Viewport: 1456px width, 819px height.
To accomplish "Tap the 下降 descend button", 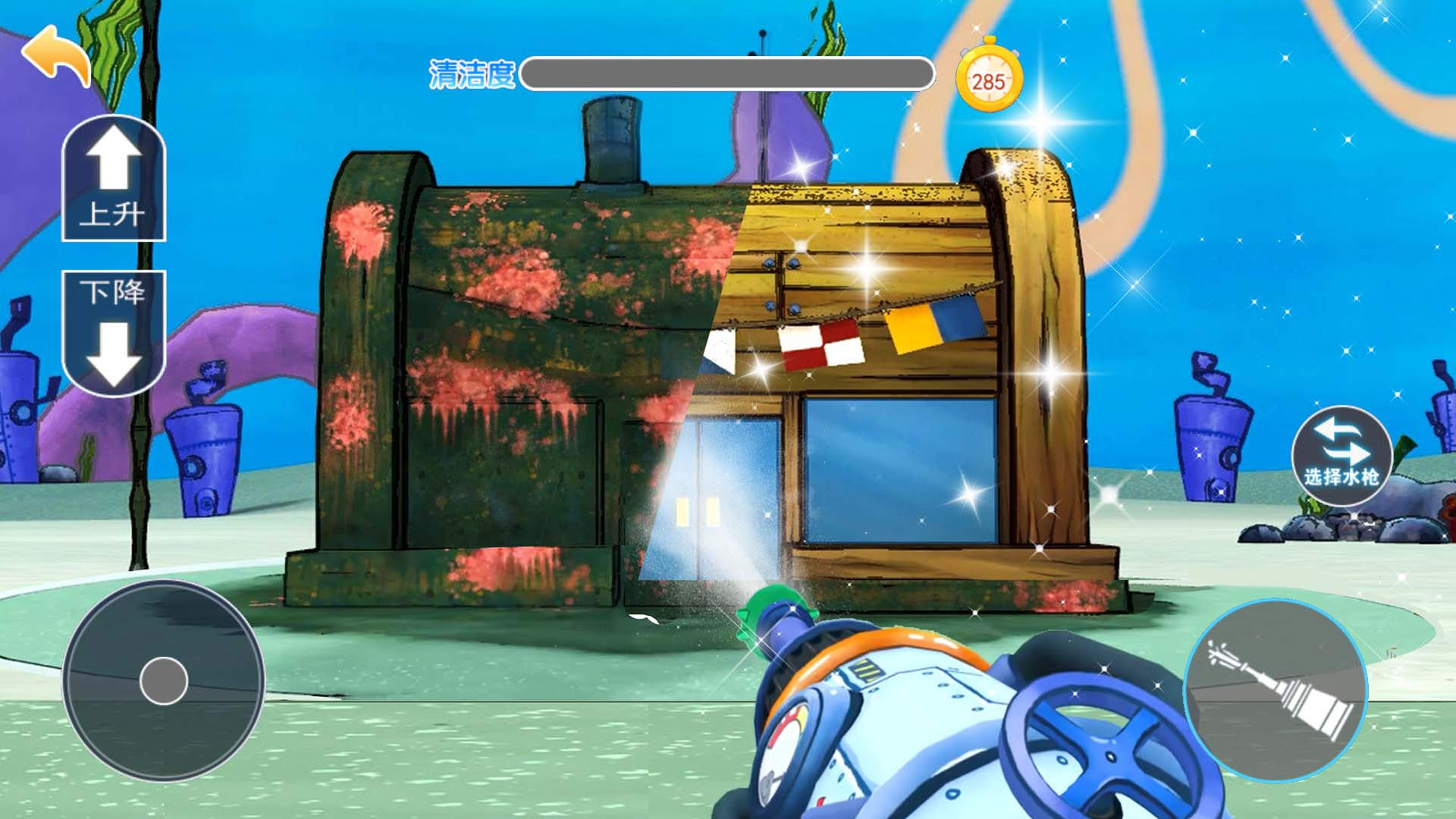I will coord(114,332).
